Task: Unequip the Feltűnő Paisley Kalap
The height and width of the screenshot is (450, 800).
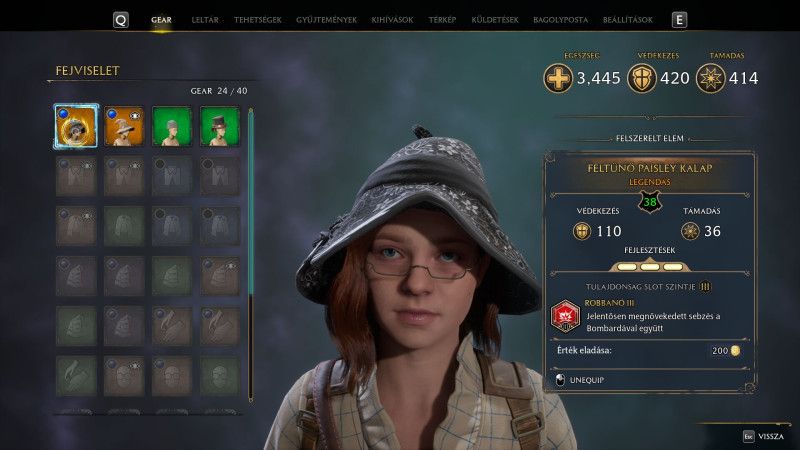Action: pos(588,380)
